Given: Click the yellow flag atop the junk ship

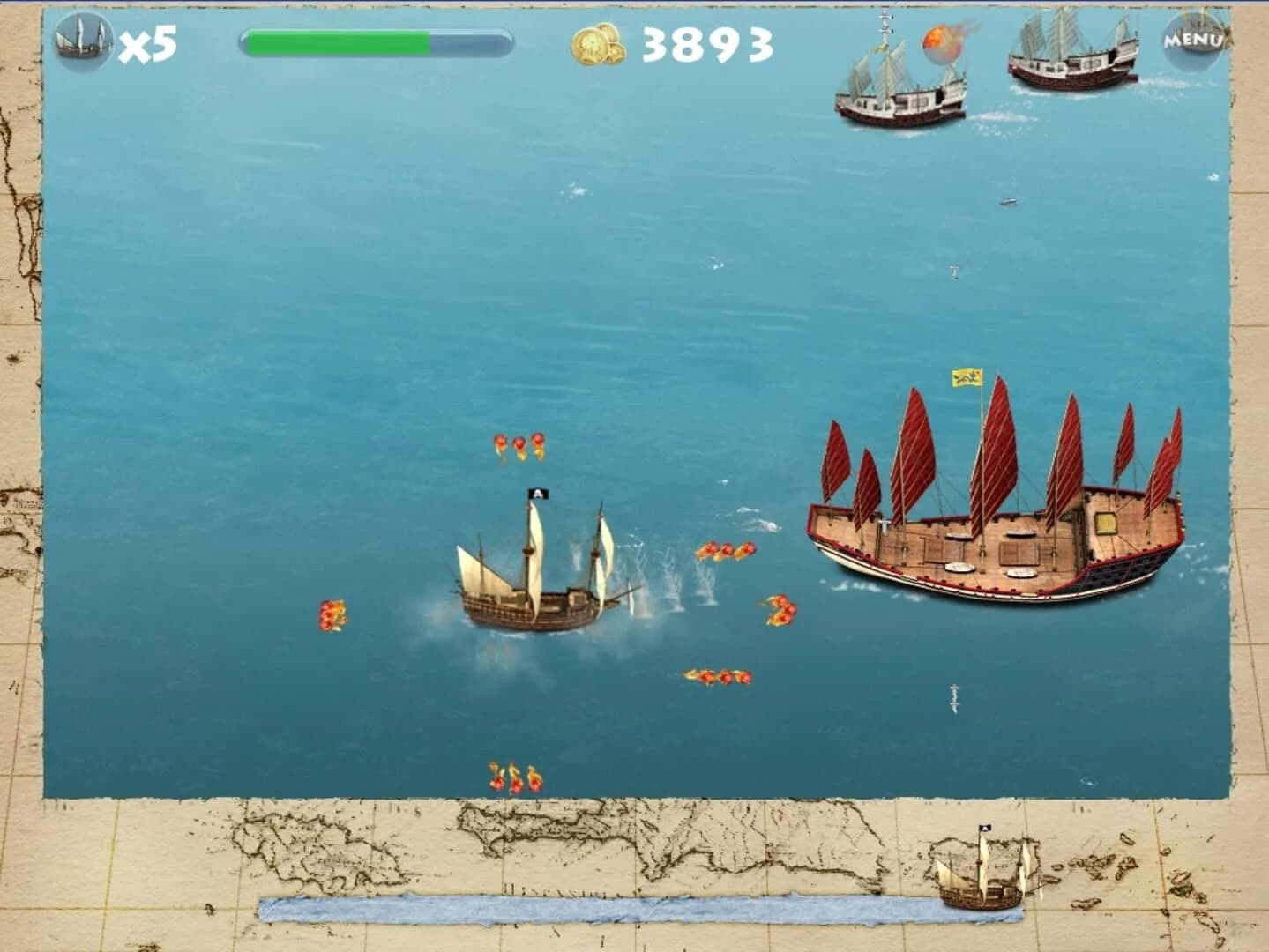Looking at the screenshot, I should (x=968, y=377).
